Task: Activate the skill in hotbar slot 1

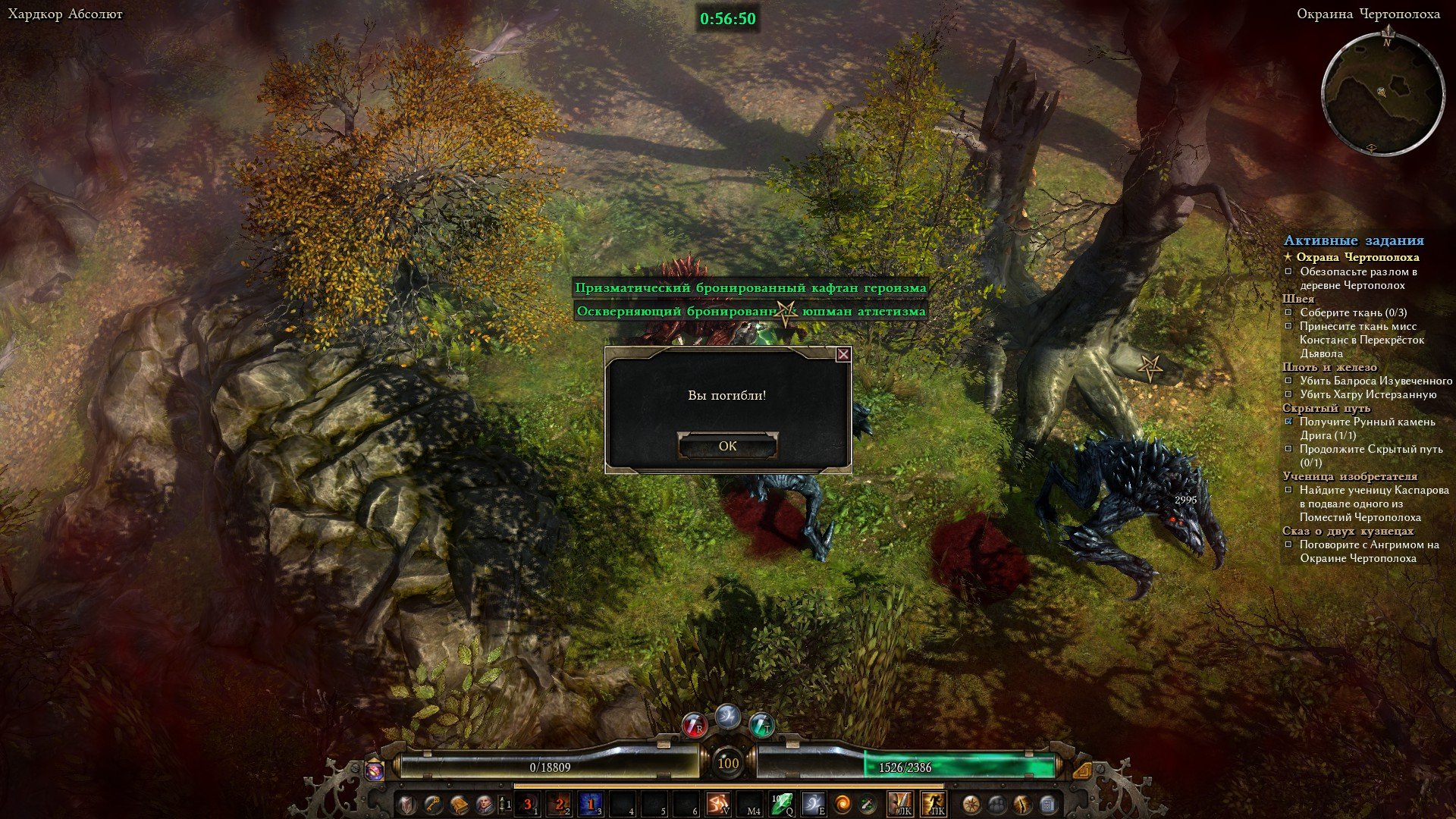Action: [x=528, y=804]
